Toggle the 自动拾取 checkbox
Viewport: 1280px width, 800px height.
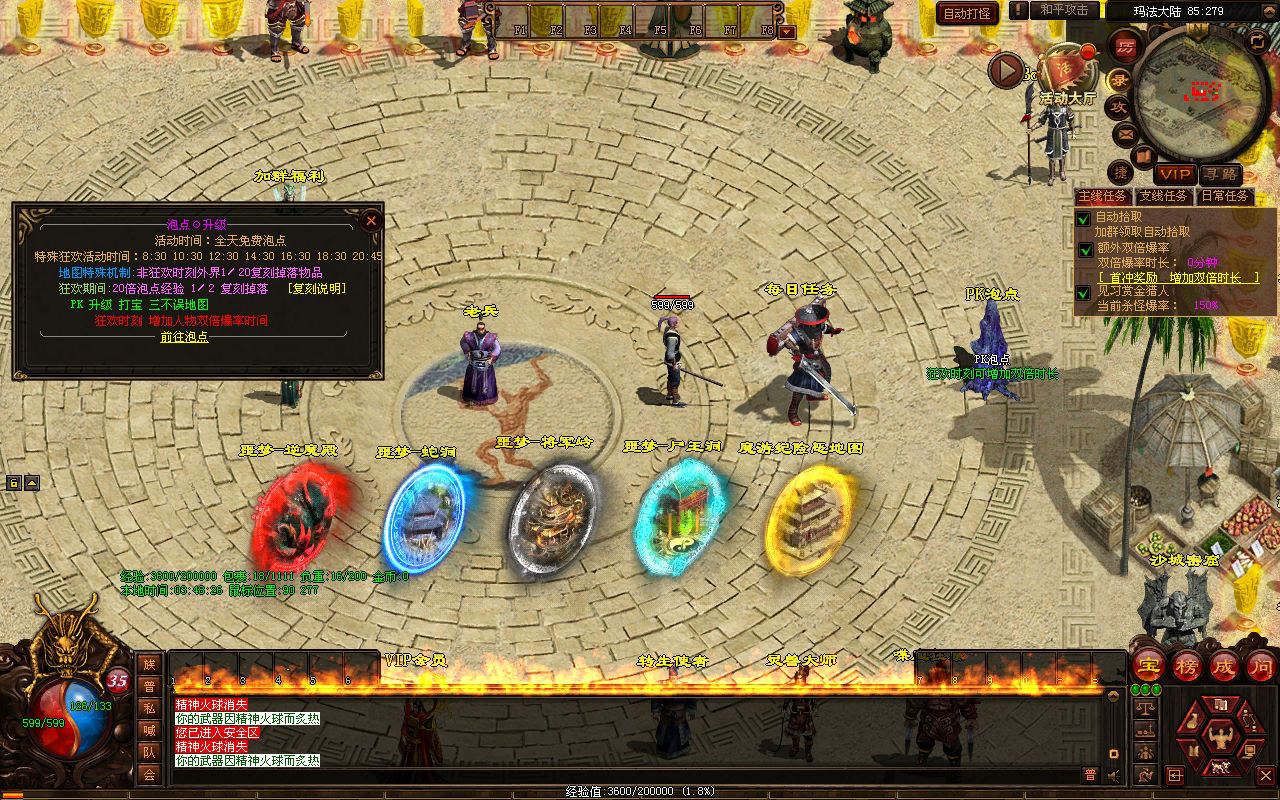1083,218
